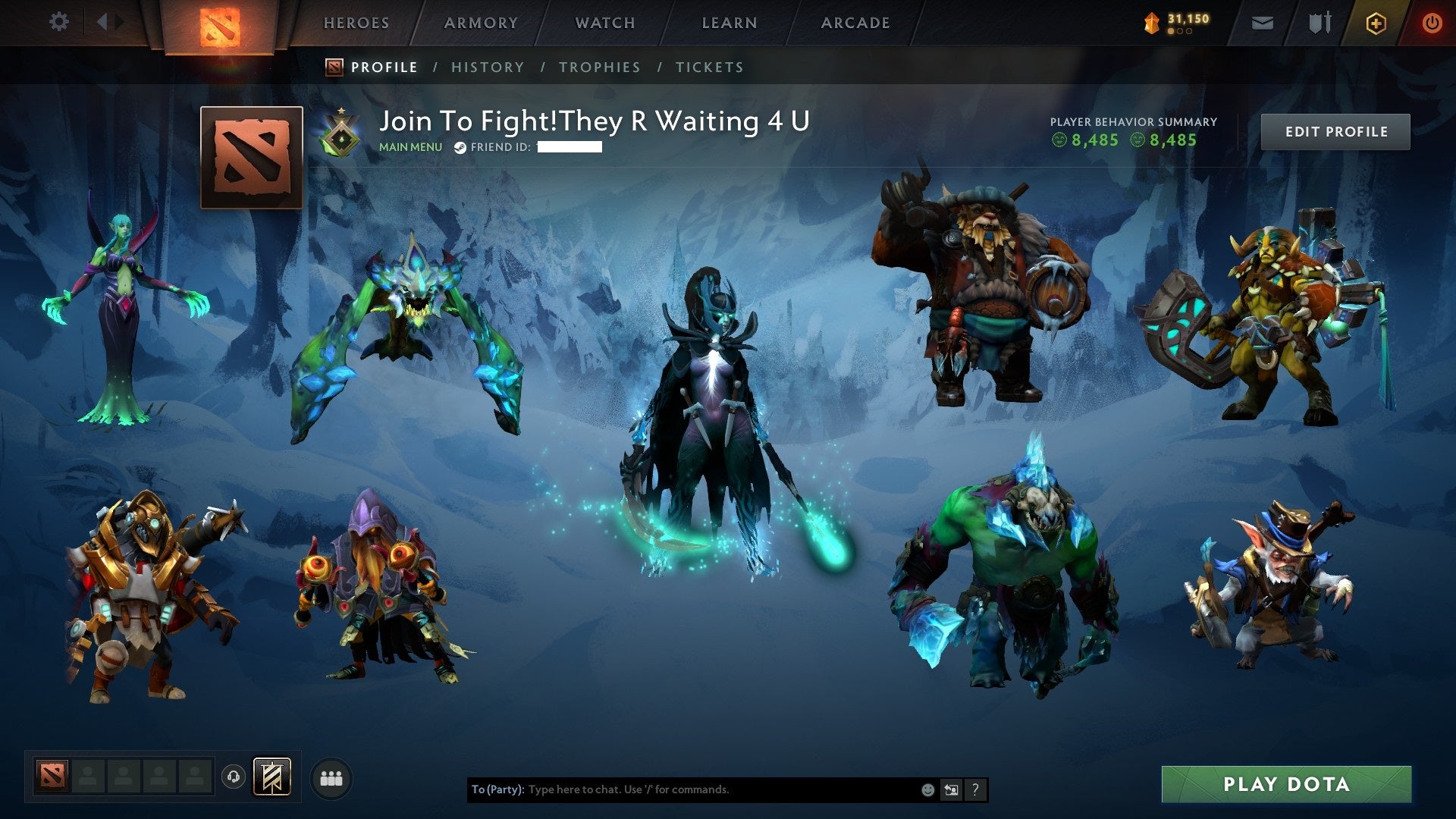
Task: Open the mail envelope icon
Action: click(1262, 24)
